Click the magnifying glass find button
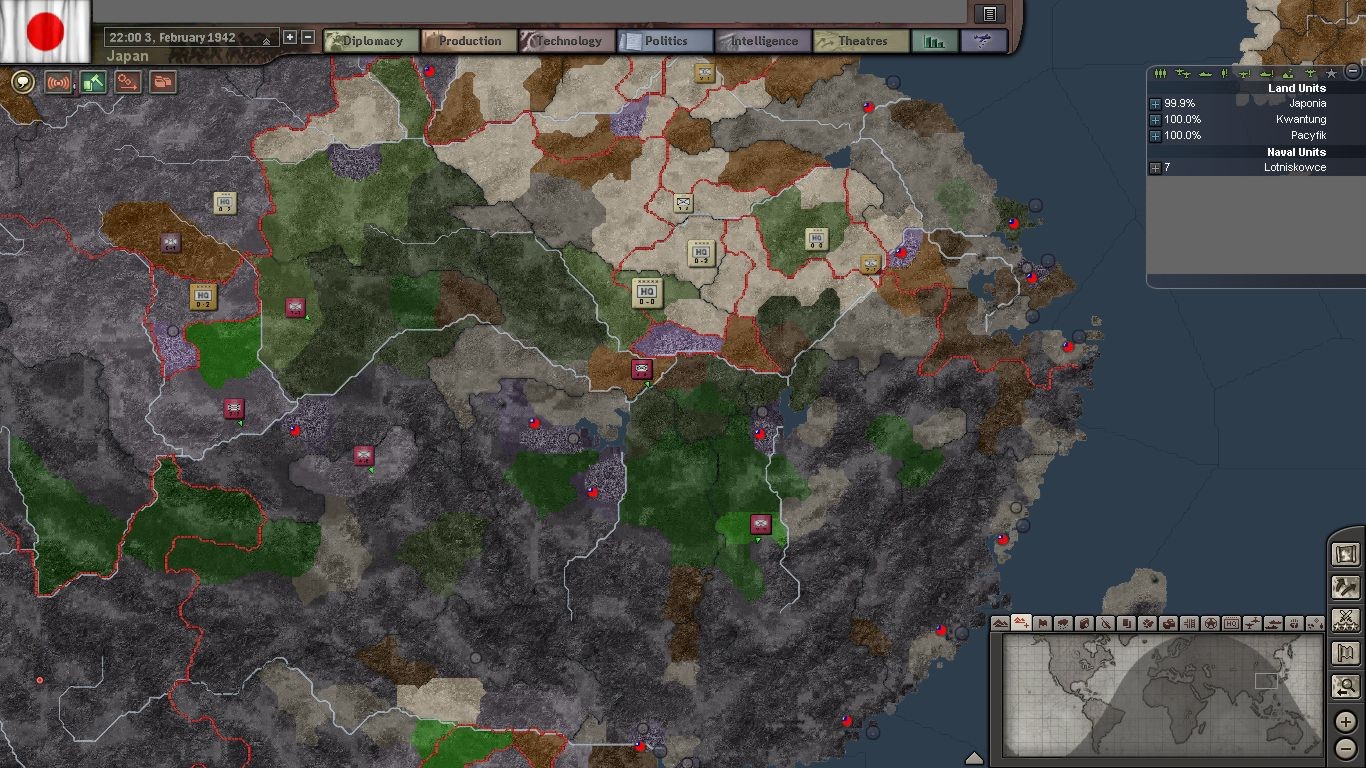Screen dimensions: 1366x768 1346,687
